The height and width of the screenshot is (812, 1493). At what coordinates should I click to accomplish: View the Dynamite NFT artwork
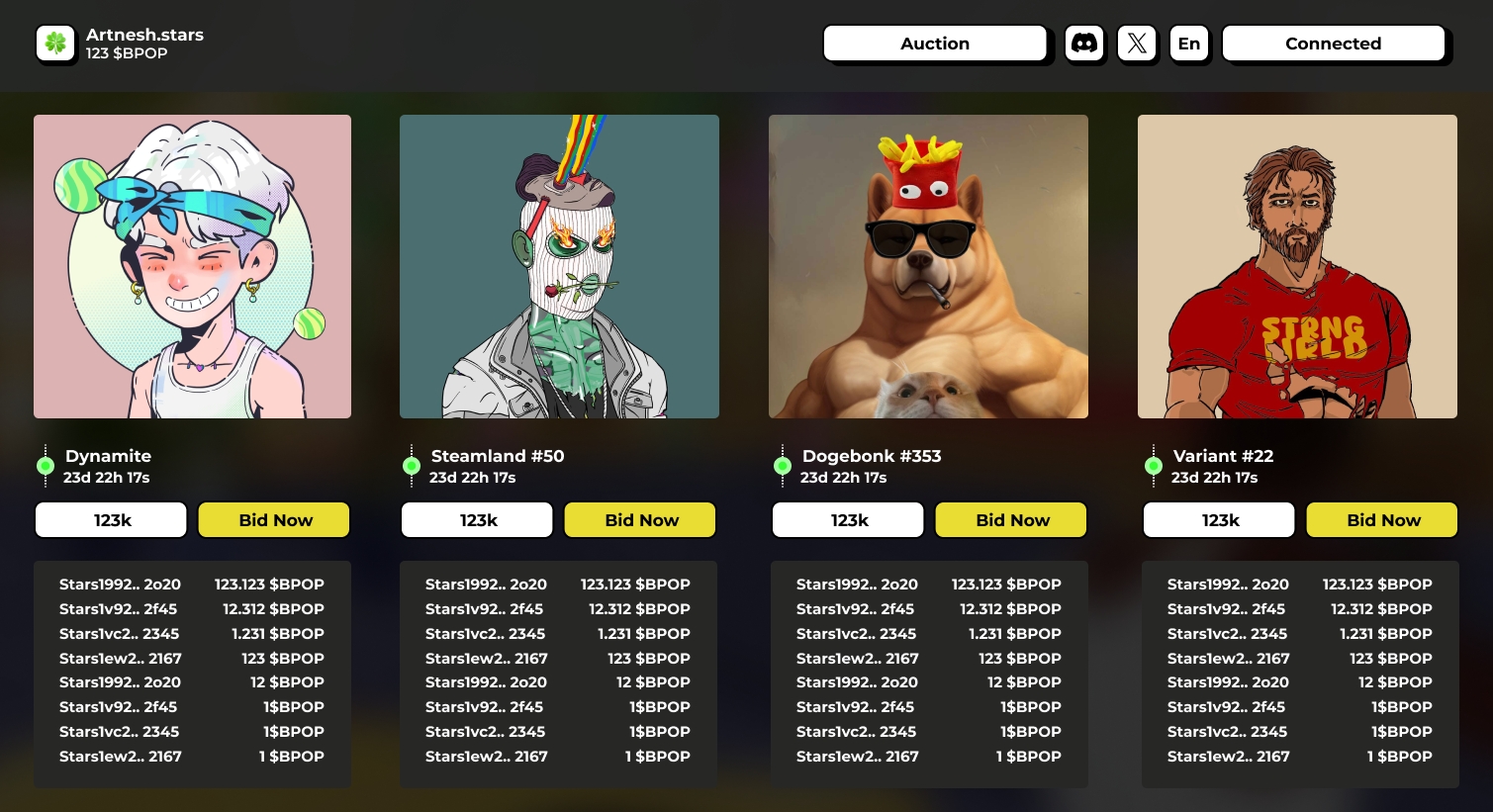(x=192, y=266)
